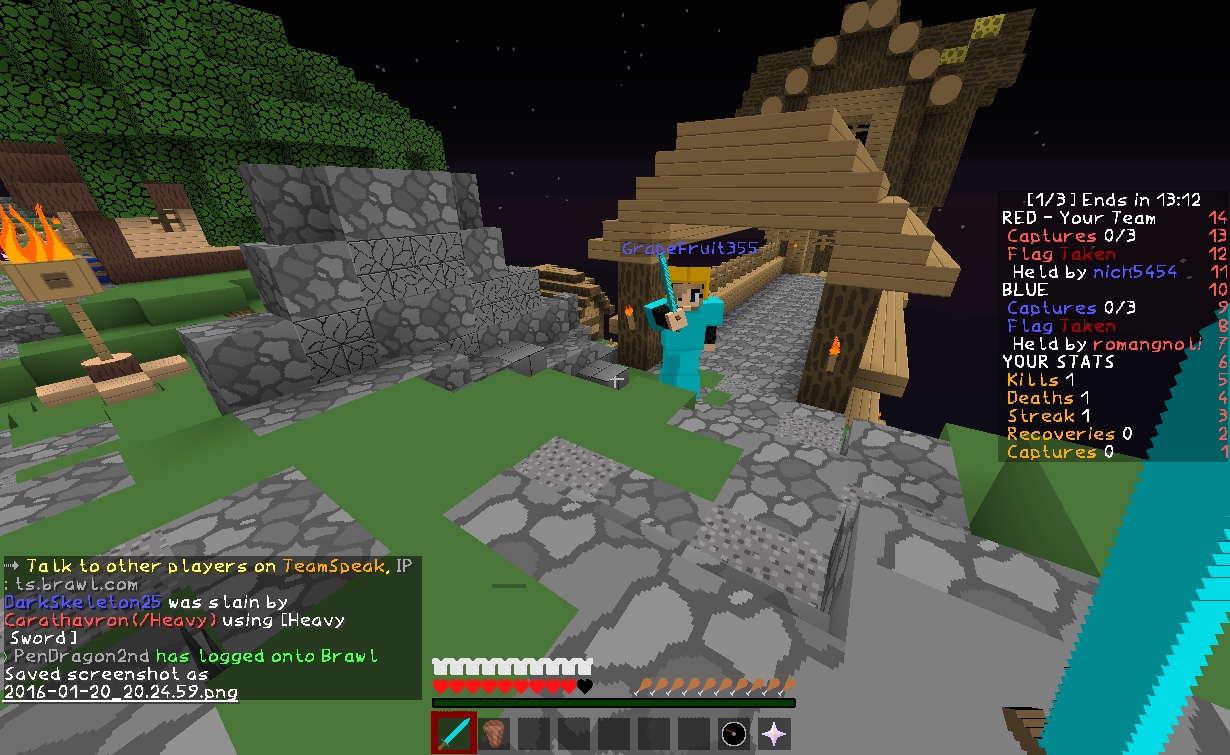Select the diamond sword hotbar slot
This screenshot has height=755, width=1230.
click(x=454, y=733)
